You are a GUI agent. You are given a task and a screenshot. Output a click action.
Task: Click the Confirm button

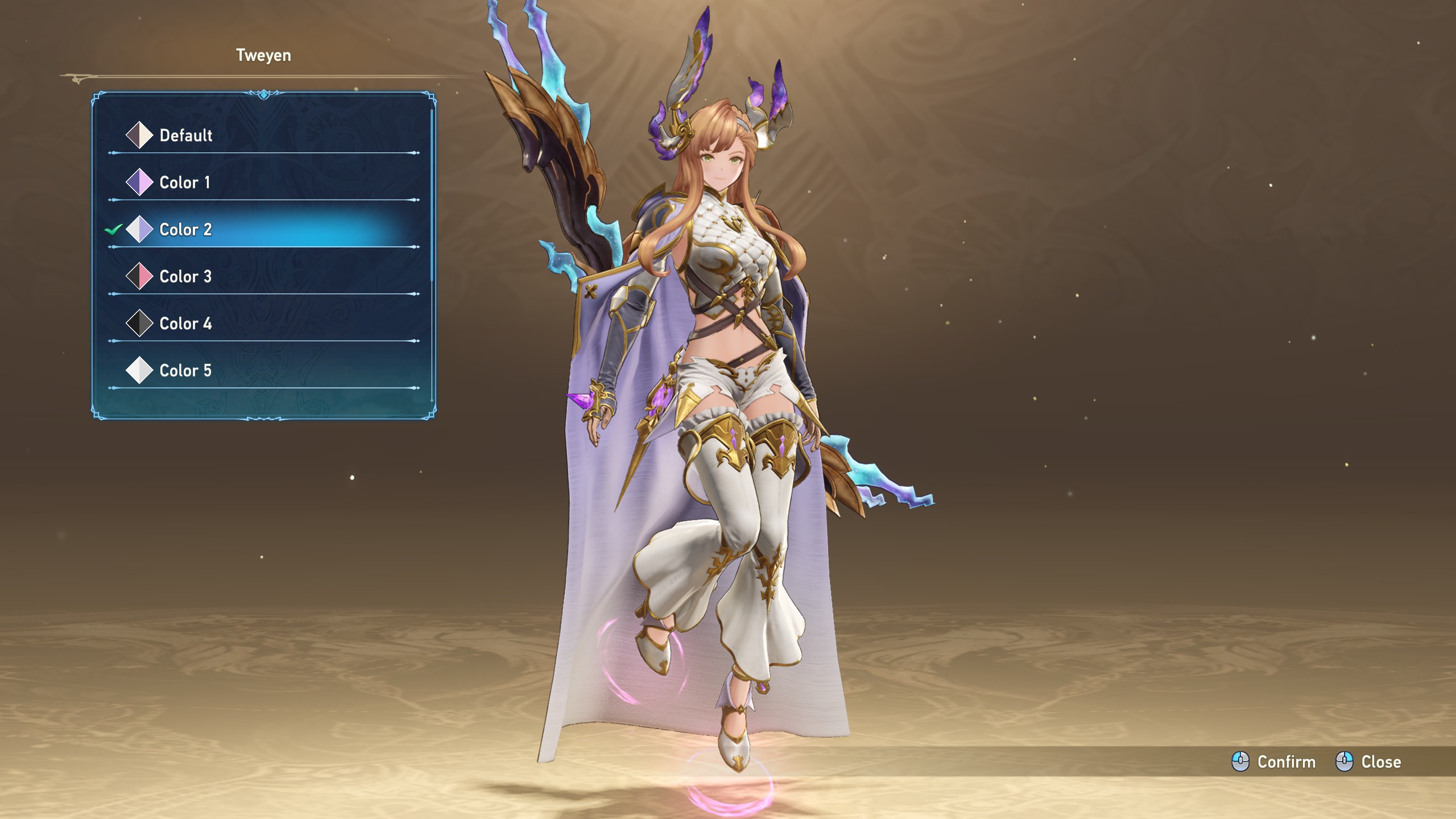[x=1274, y=762]
